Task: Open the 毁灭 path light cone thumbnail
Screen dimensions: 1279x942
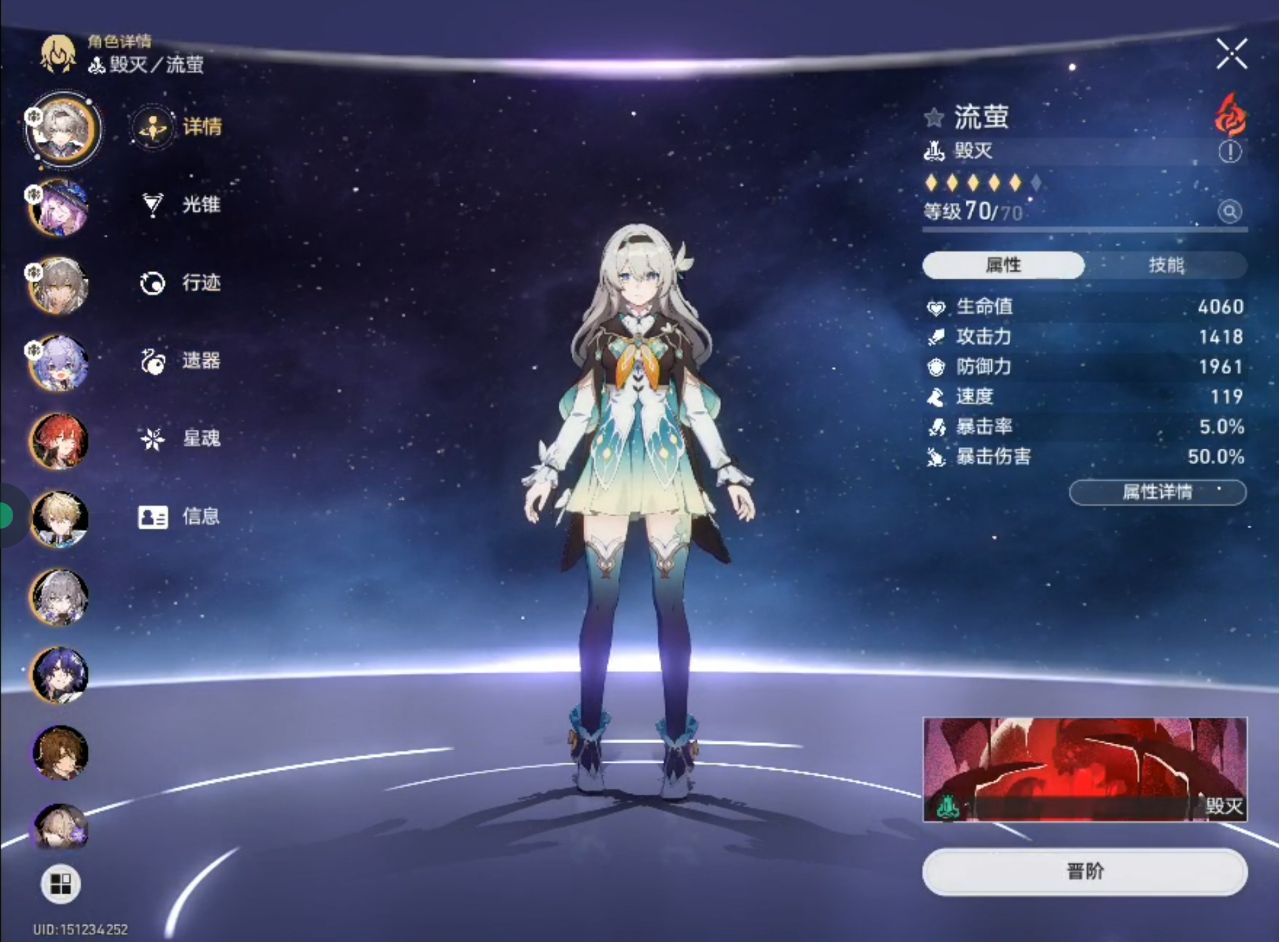Action: coord(1085,769)
